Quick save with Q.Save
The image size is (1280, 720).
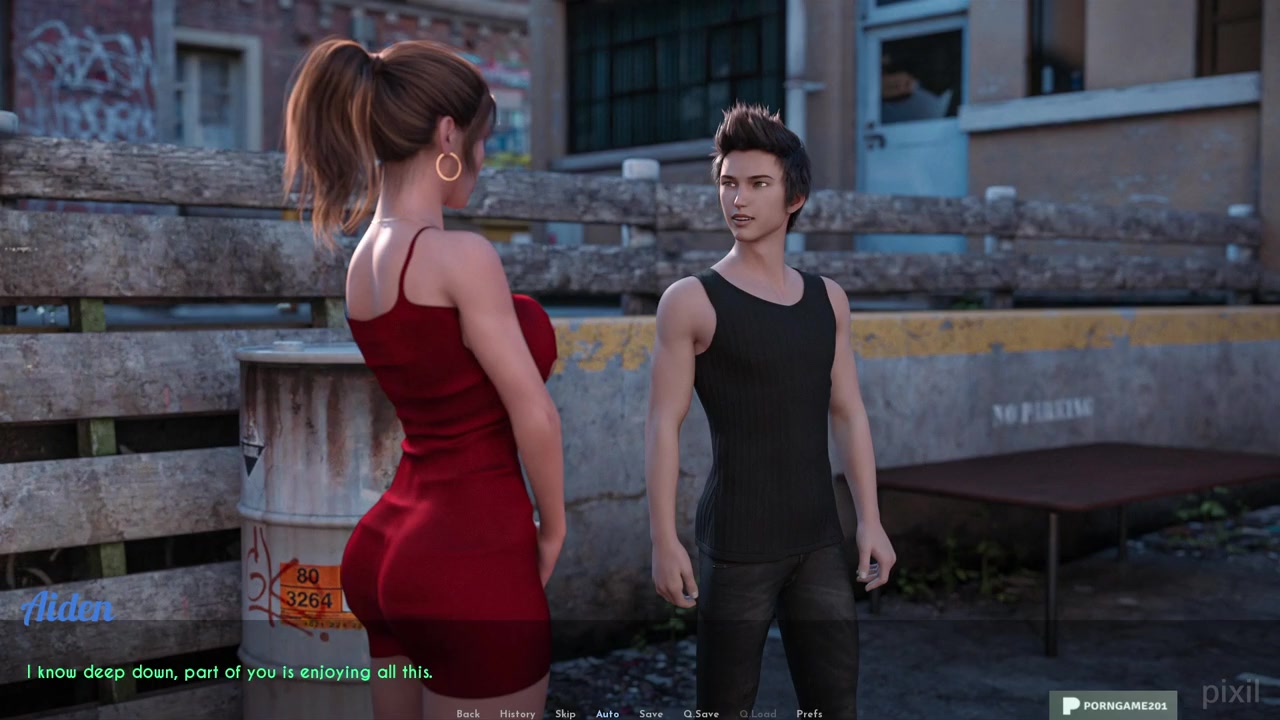[x=701, y=714]
